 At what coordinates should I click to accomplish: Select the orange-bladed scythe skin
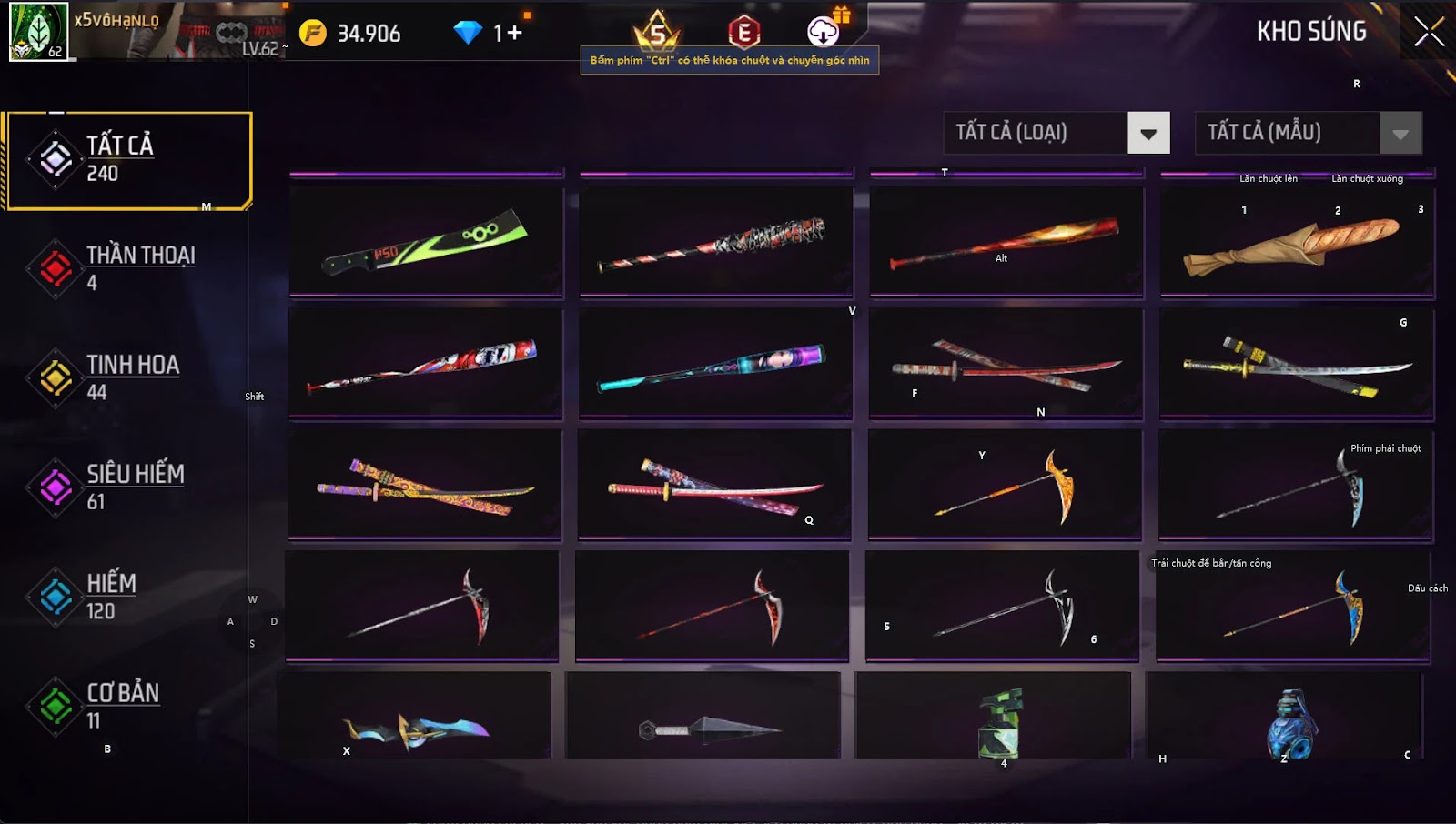point(1005,486)
